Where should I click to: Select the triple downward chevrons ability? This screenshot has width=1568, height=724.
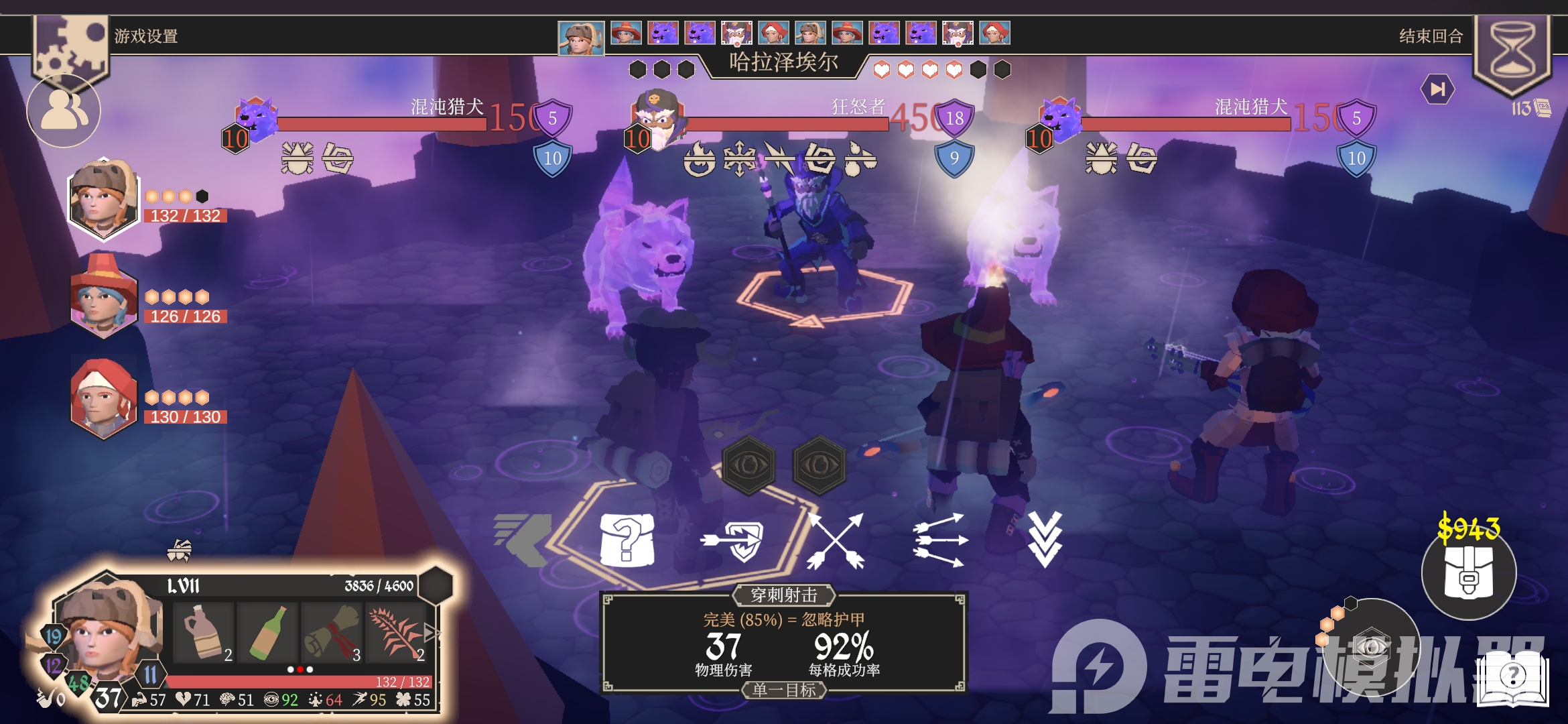(x=1045, y=539)
